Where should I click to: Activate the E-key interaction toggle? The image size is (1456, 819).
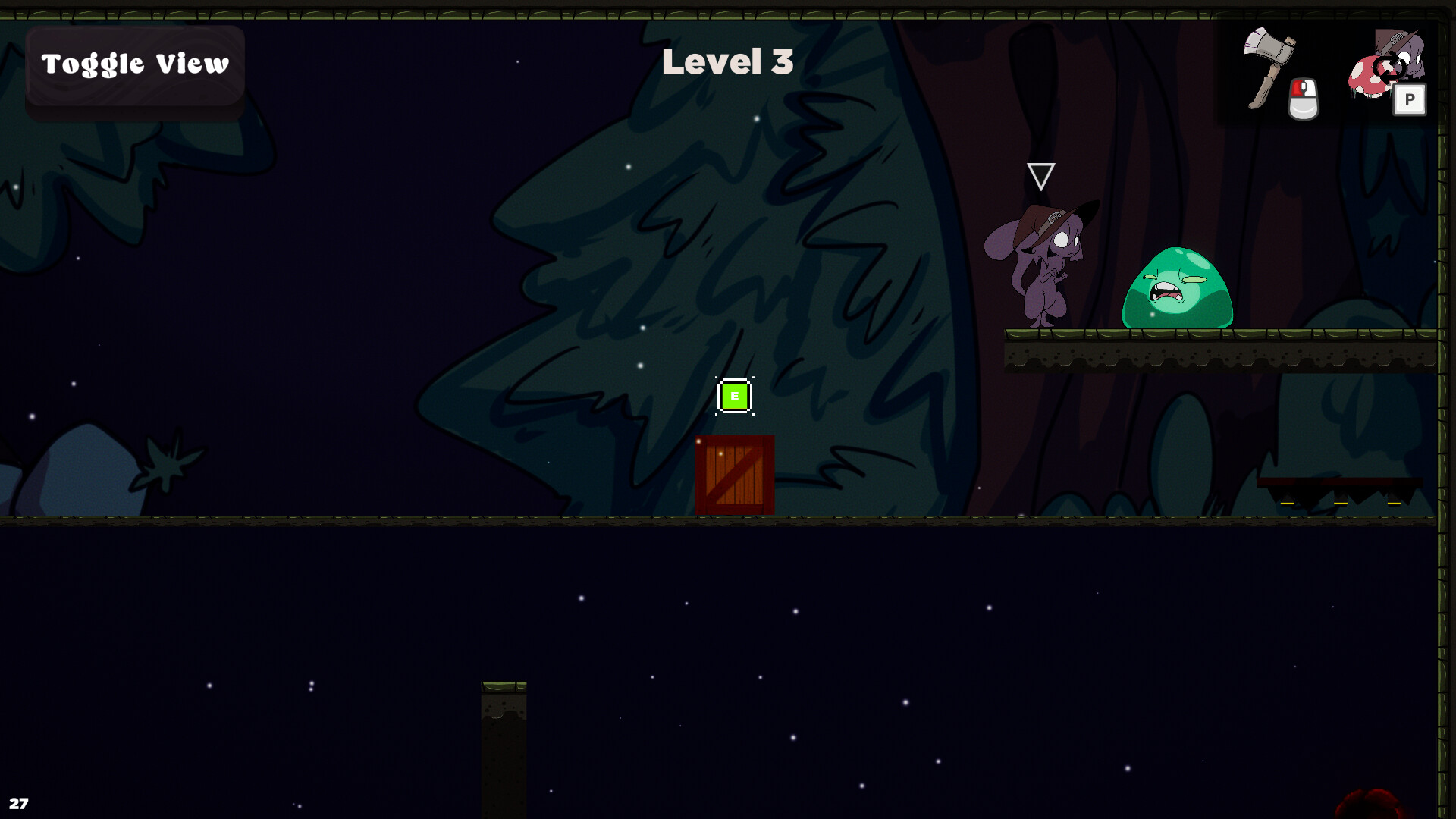pyautogui.click(x=734, y=395)
